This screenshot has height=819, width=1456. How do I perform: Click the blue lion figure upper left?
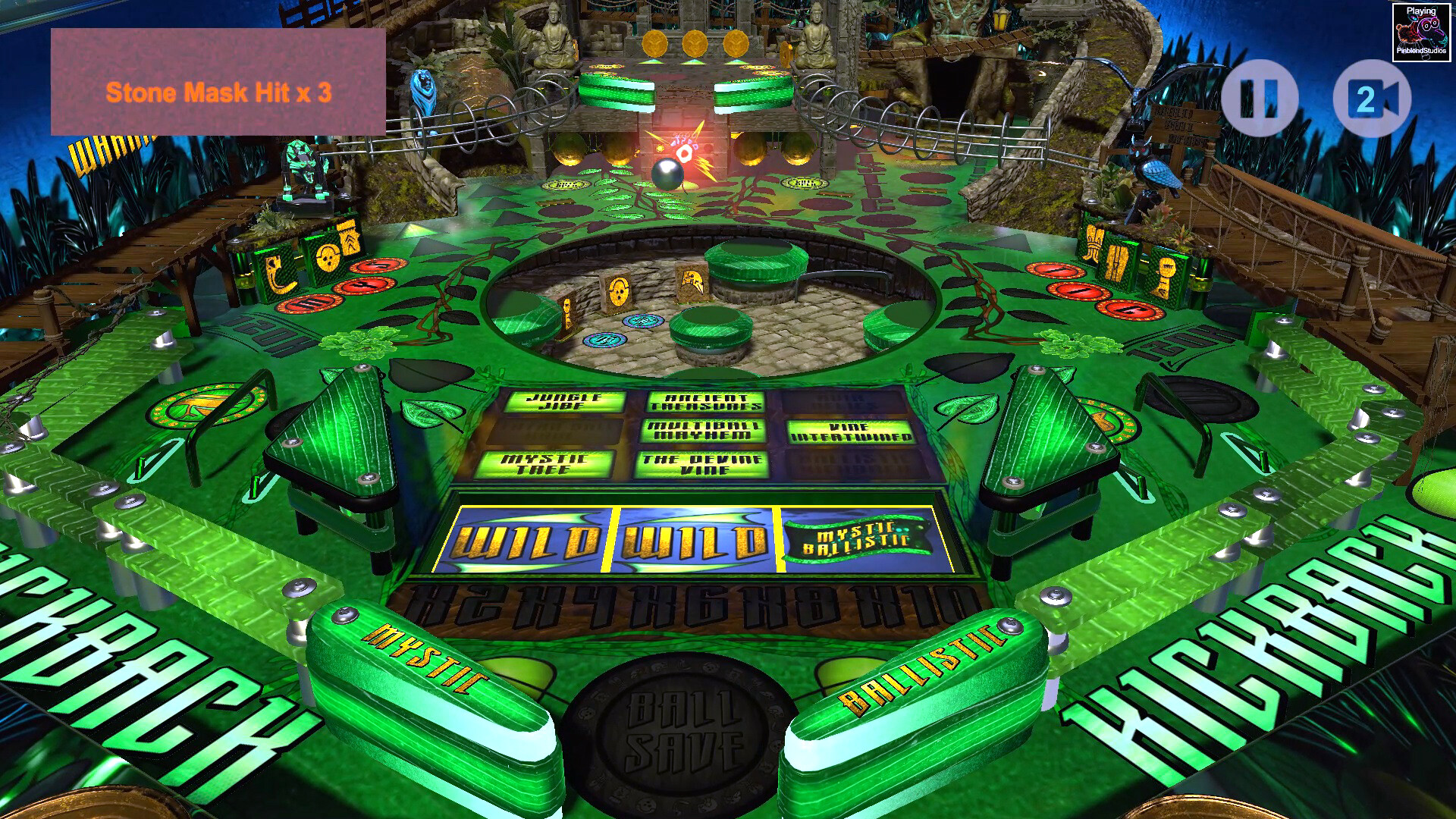(422, 91)
